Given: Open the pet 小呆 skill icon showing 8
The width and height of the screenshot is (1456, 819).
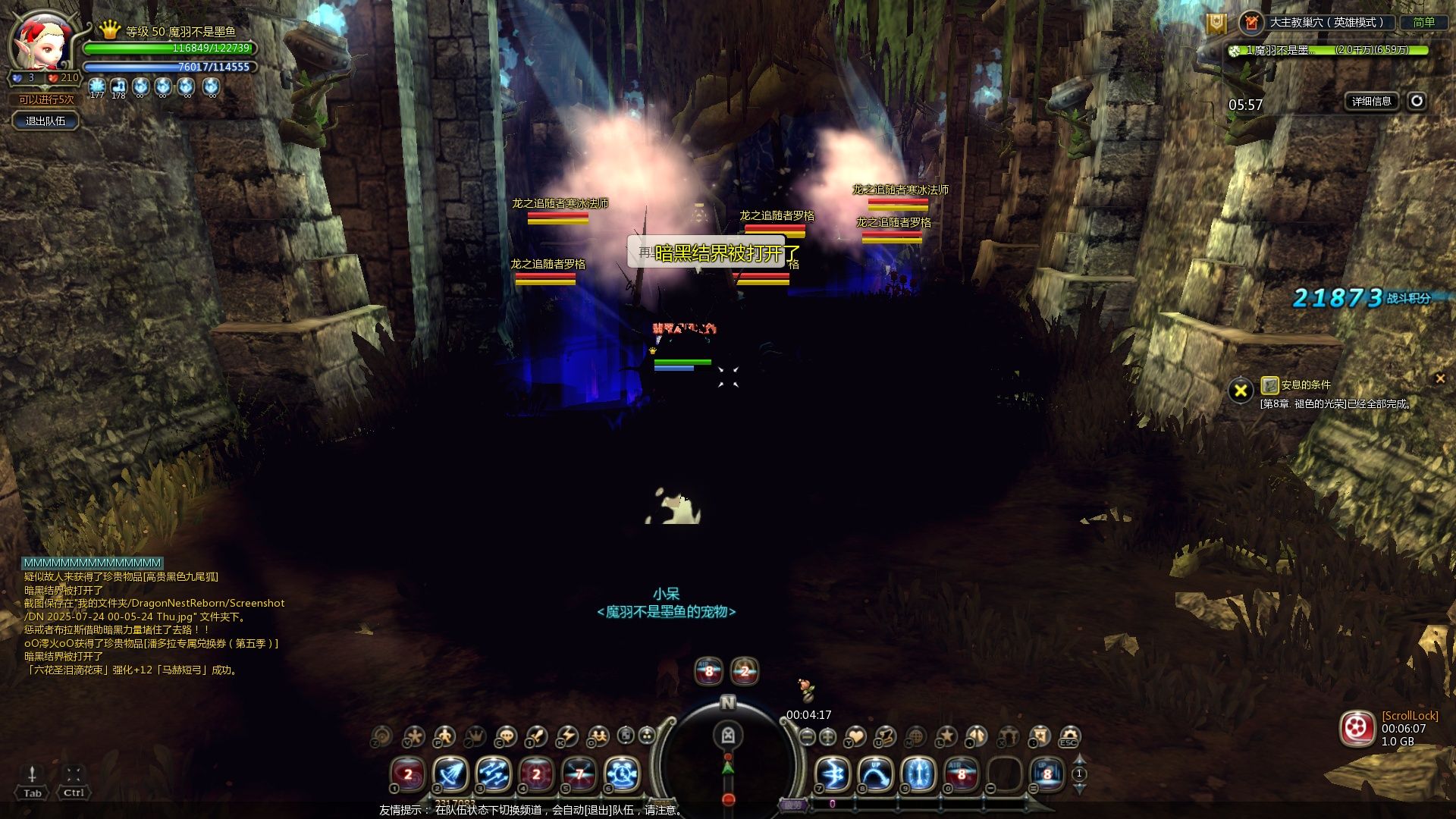Looking at the screenshot, I should coord(709,671).
